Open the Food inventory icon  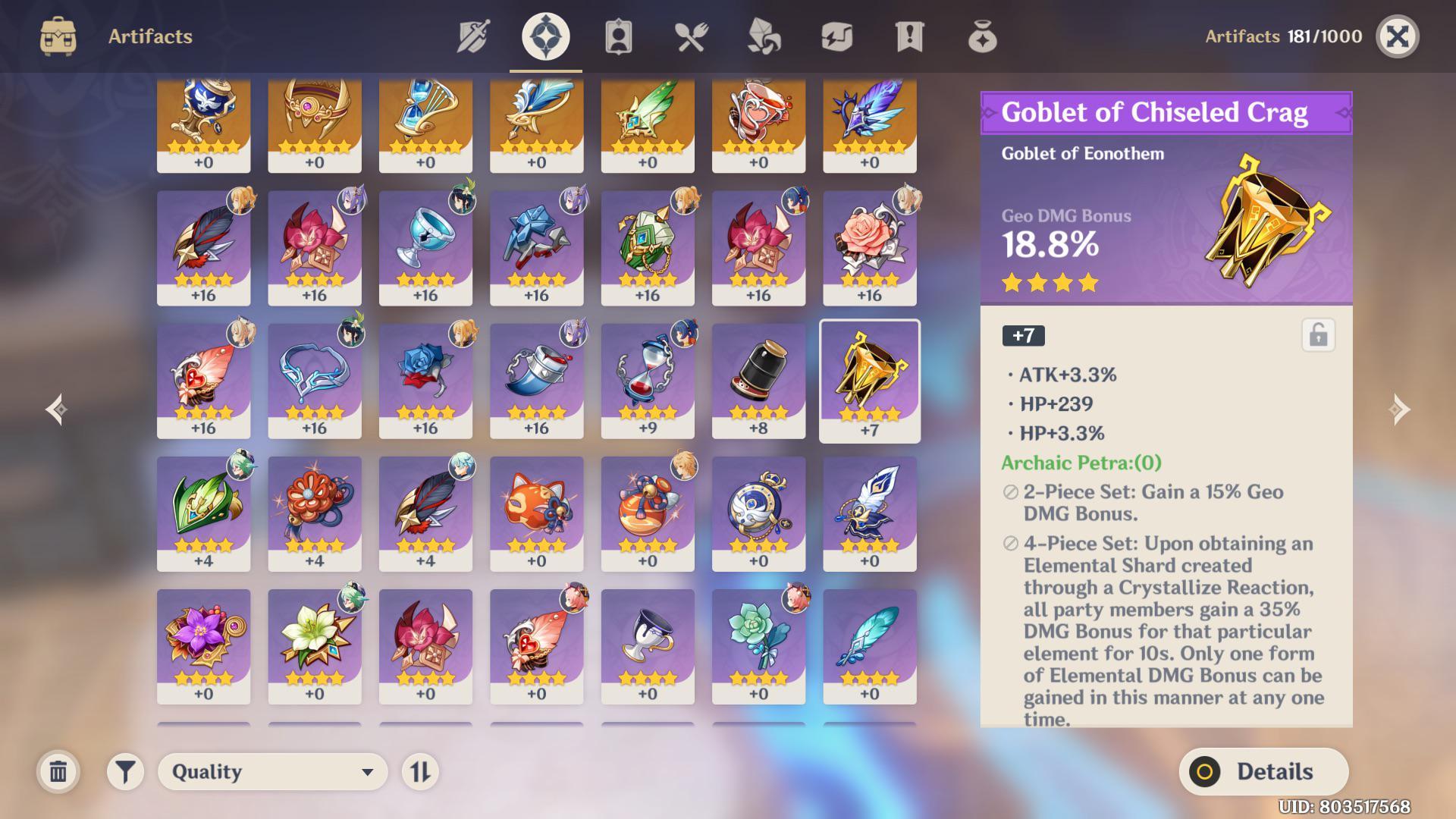click(690, 36)
